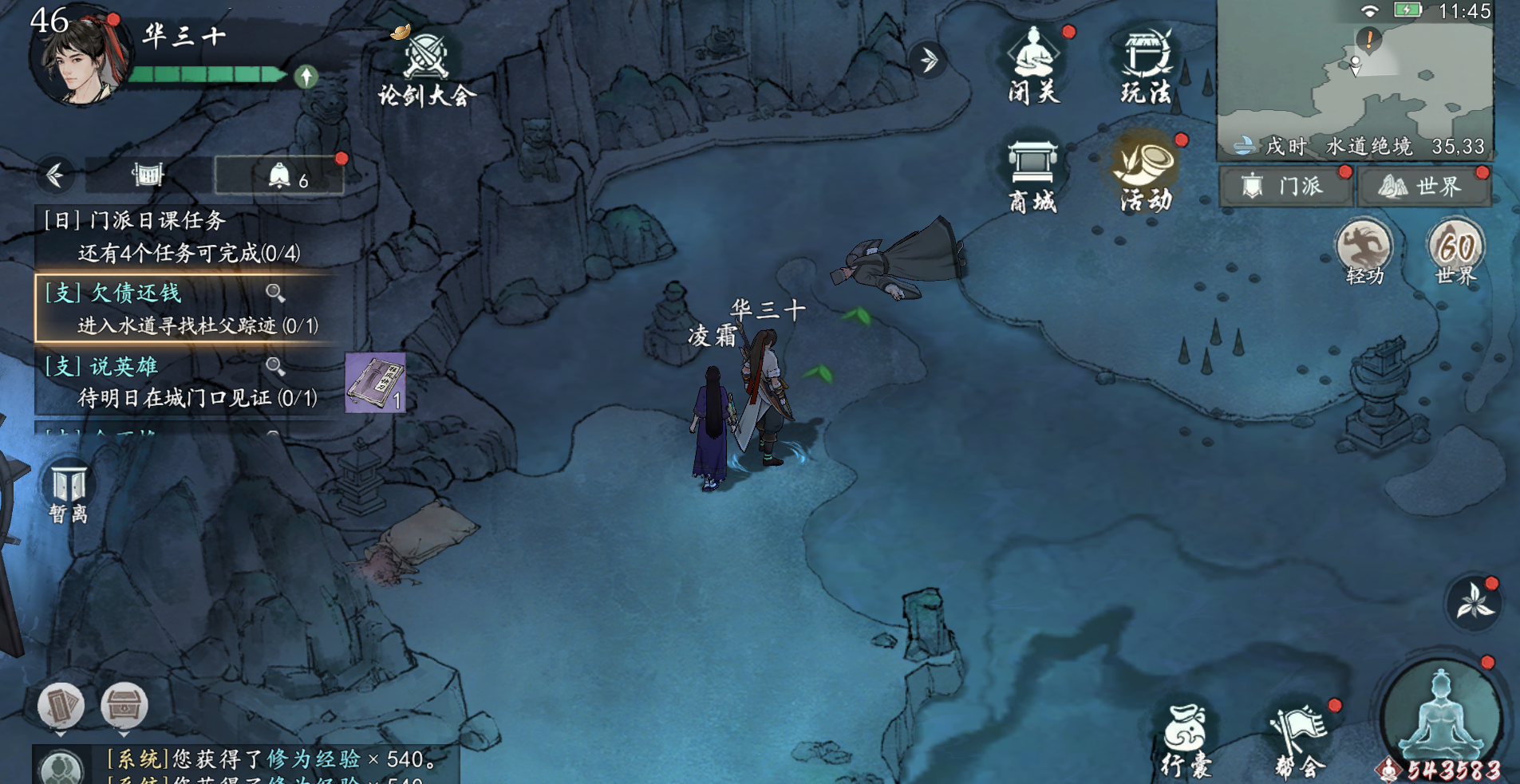Click the 暂离 leave button
This screenshot has height=784, width=1520.
(69, 492)
